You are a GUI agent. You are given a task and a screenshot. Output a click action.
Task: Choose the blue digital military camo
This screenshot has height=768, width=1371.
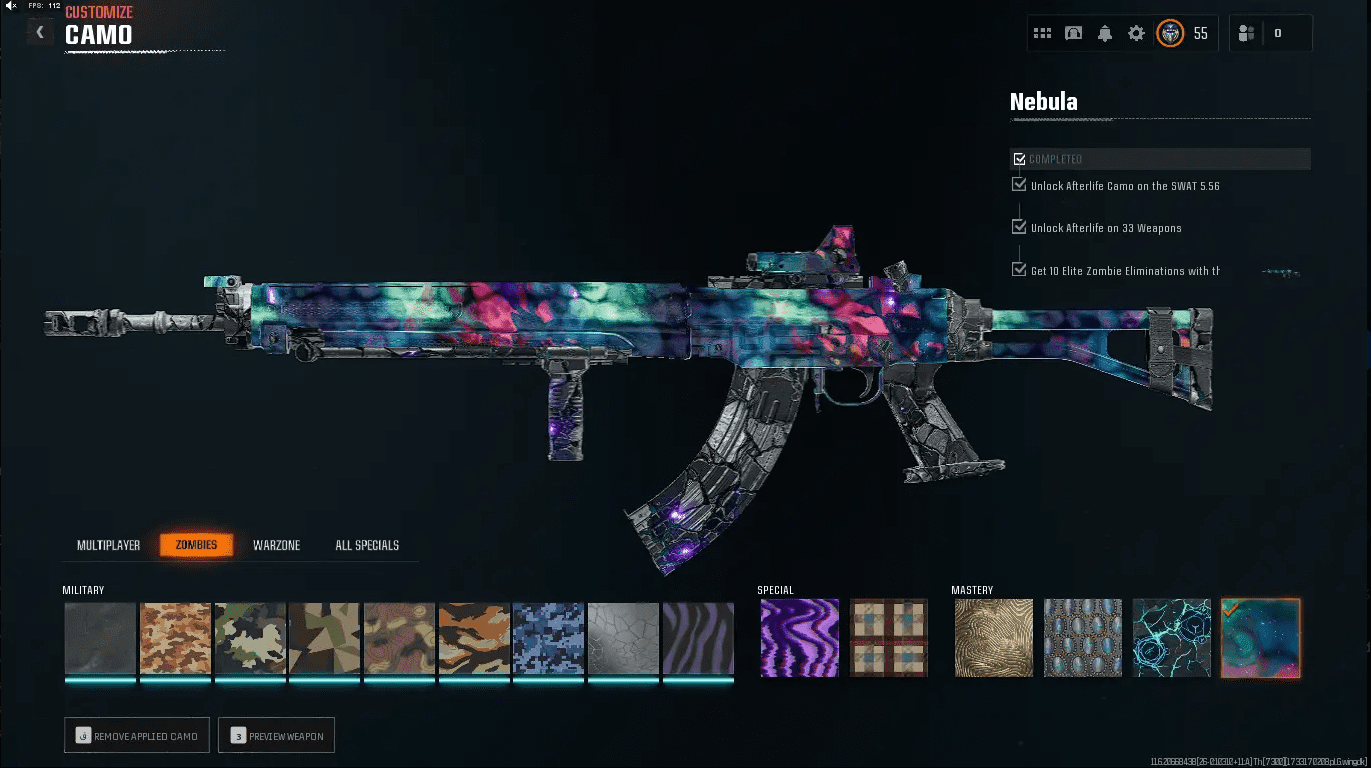point(548,638)
